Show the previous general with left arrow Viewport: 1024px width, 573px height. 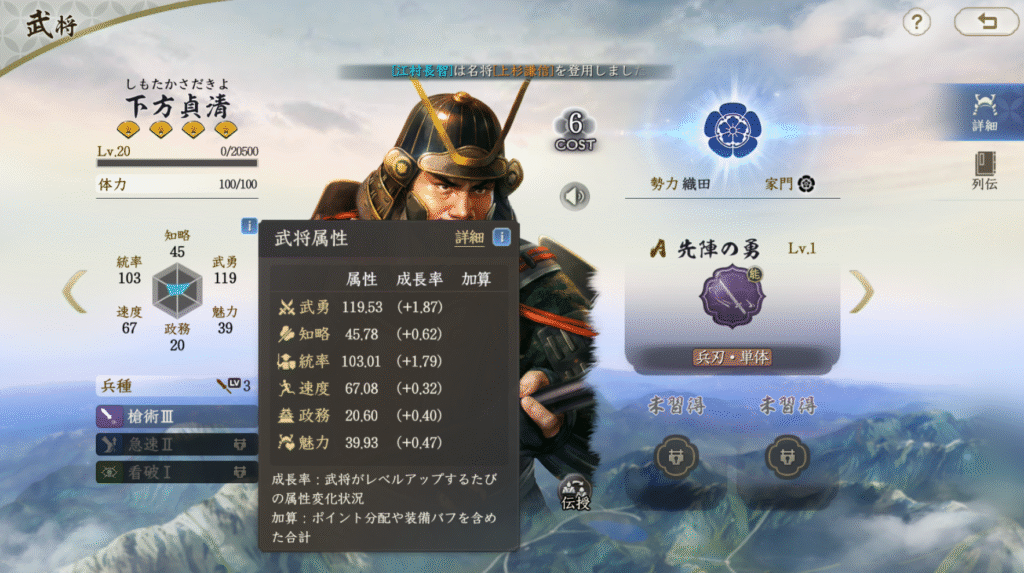click(x=75, y=291)
